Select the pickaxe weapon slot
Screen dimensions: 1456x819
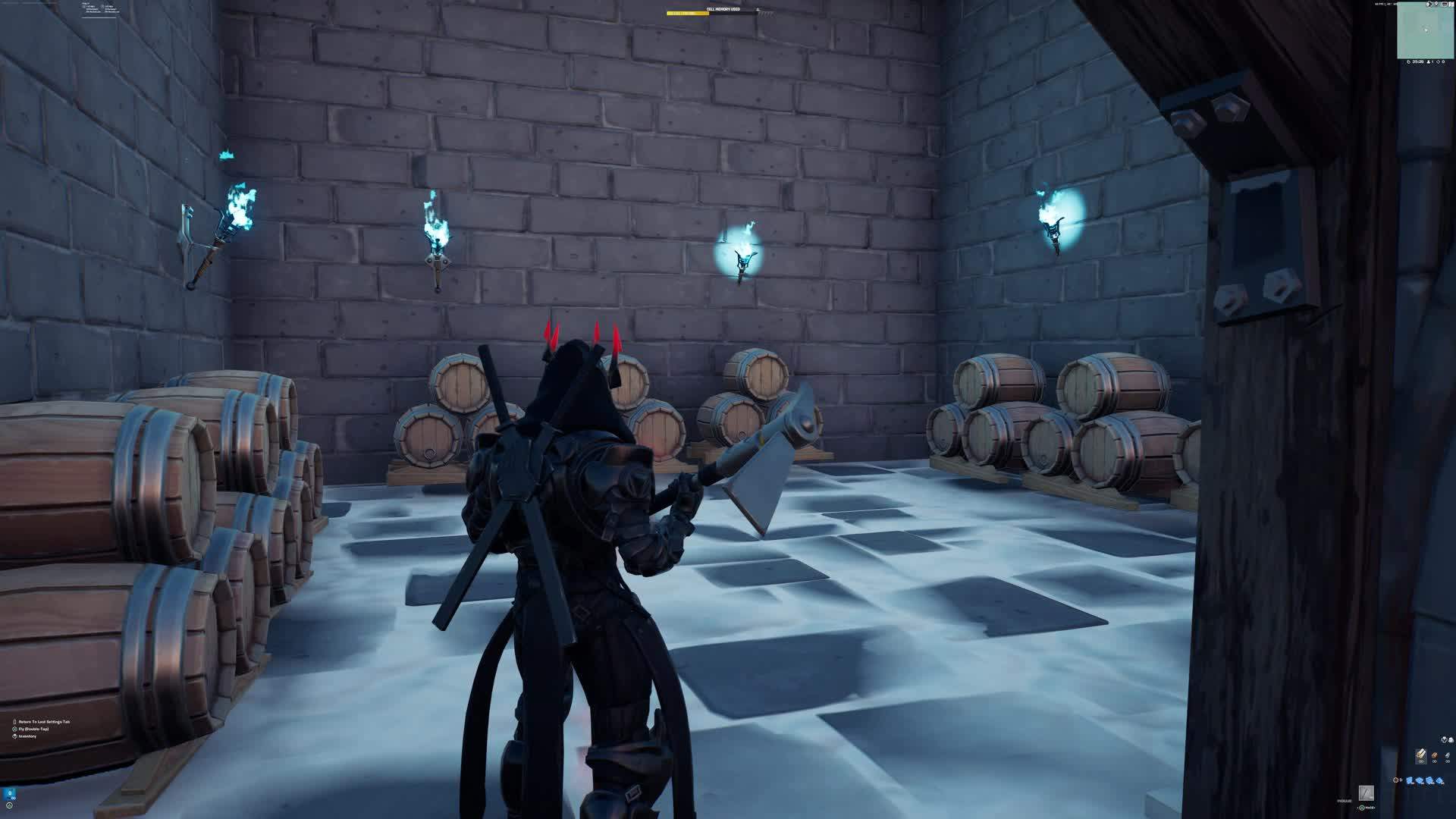[1366, 793]
